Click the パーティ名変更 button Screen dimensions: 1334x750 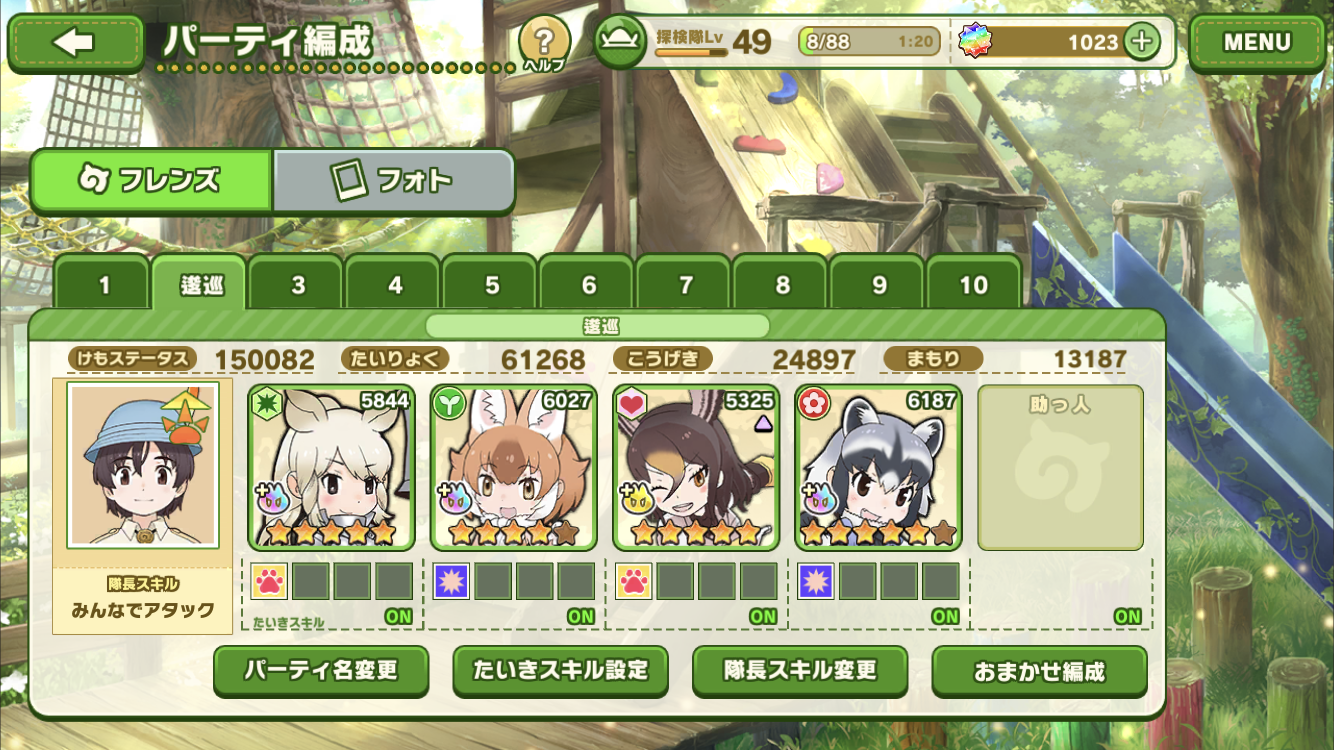tap(321, 670)
